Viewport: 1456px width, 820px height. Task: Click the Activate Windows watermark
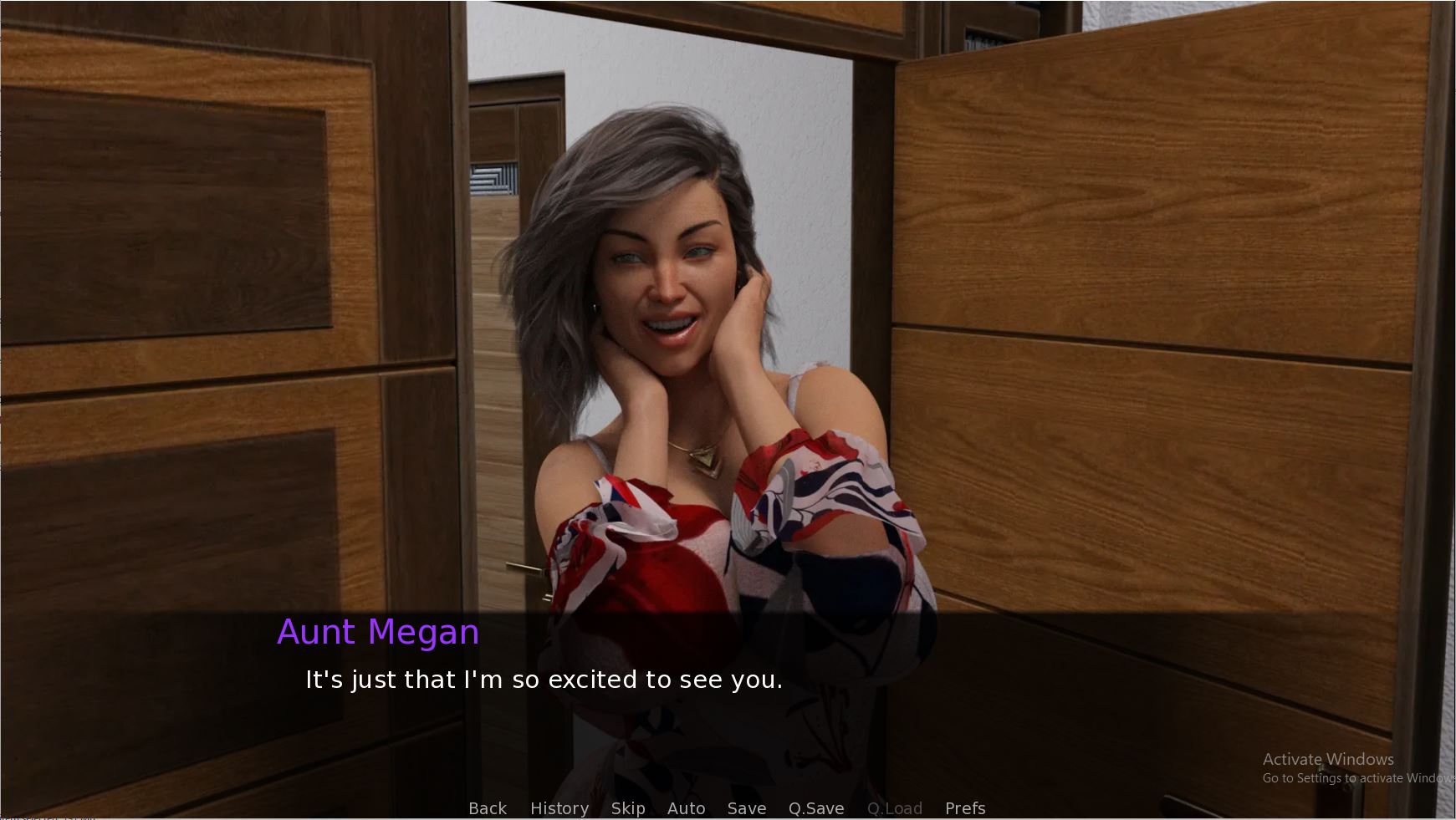point(1326,759)
